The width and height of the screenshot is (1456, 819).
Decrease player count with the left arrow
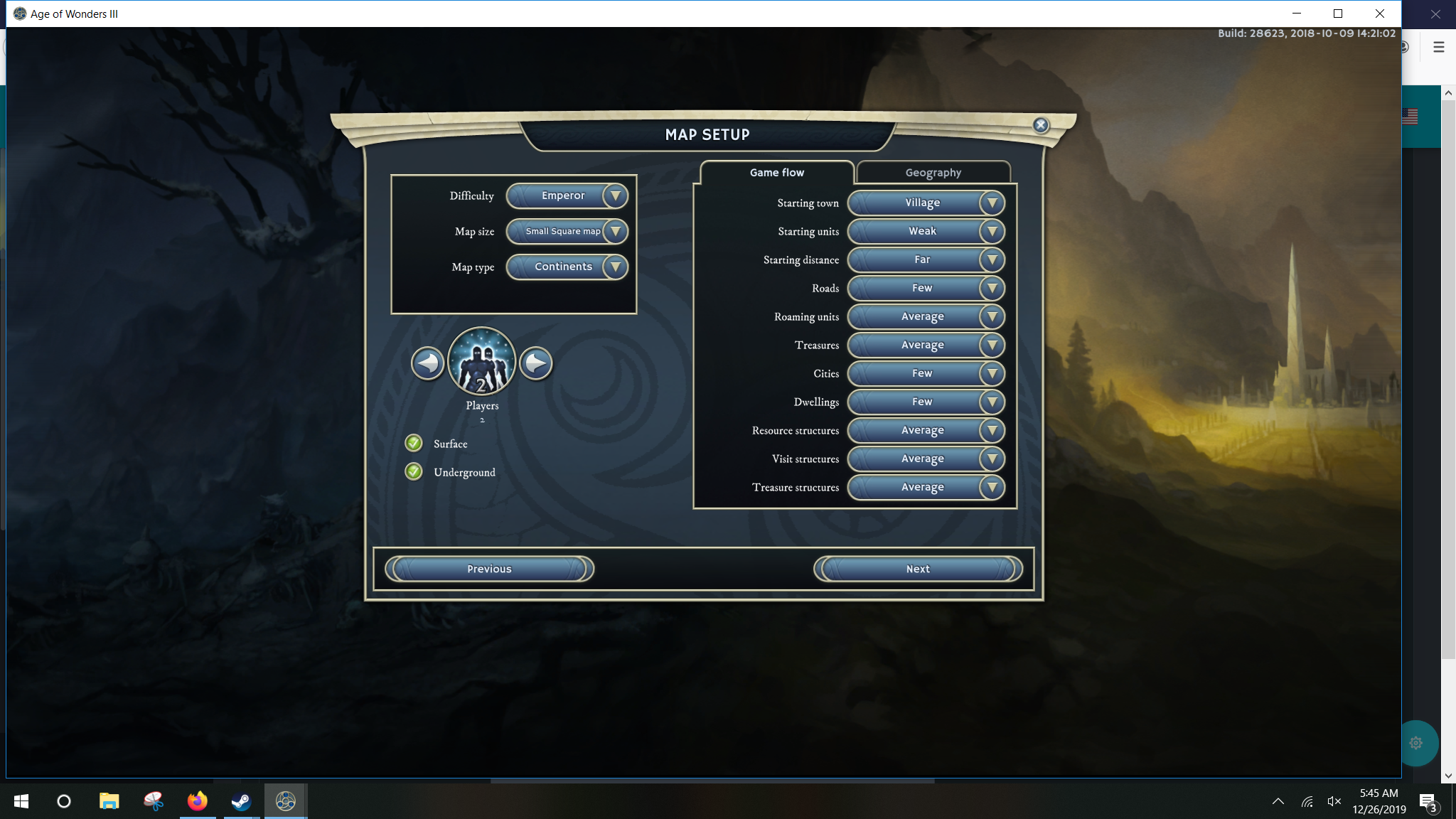[427, 363]
